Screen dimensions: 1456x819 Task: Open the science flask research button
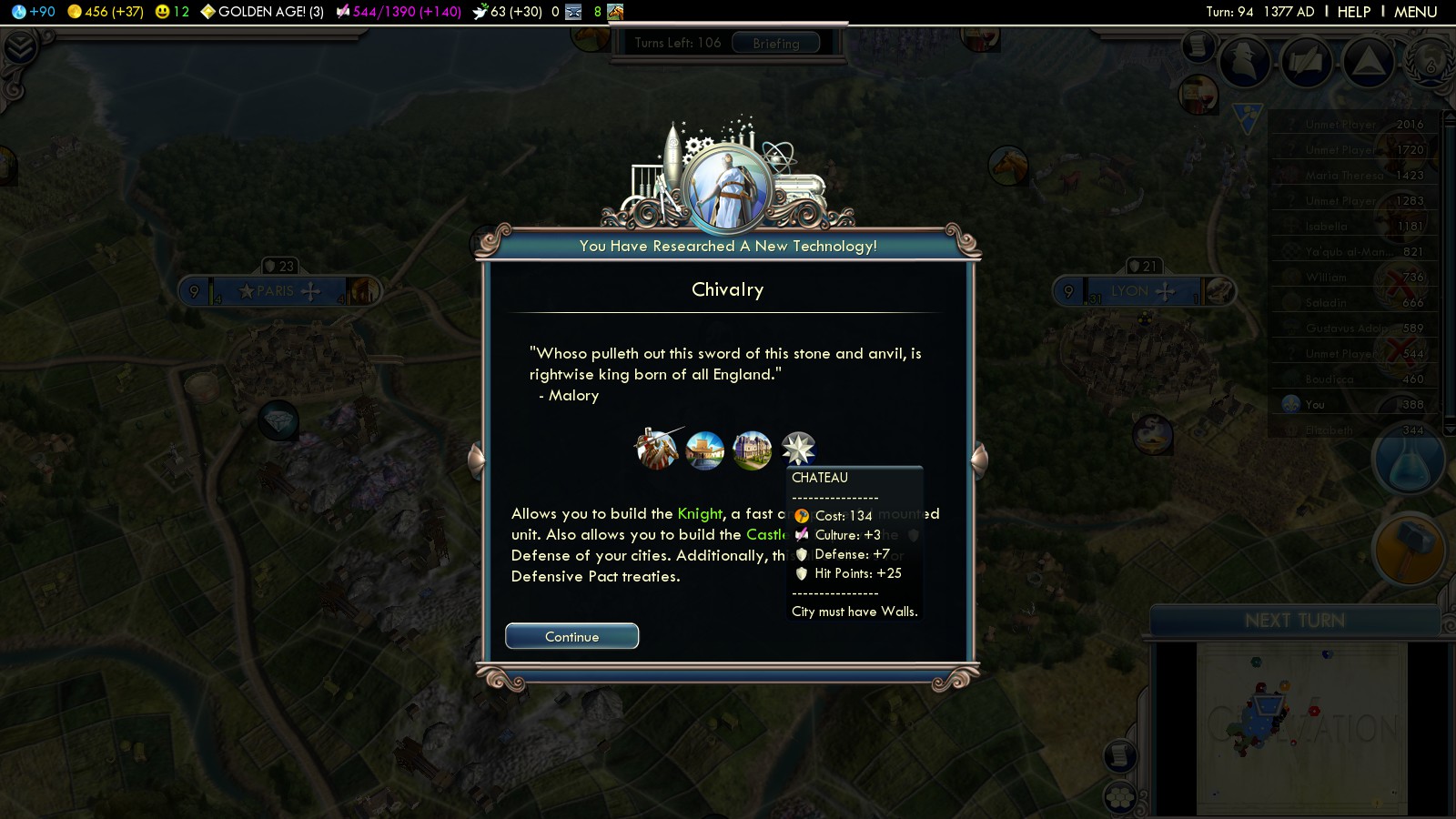1409,461
